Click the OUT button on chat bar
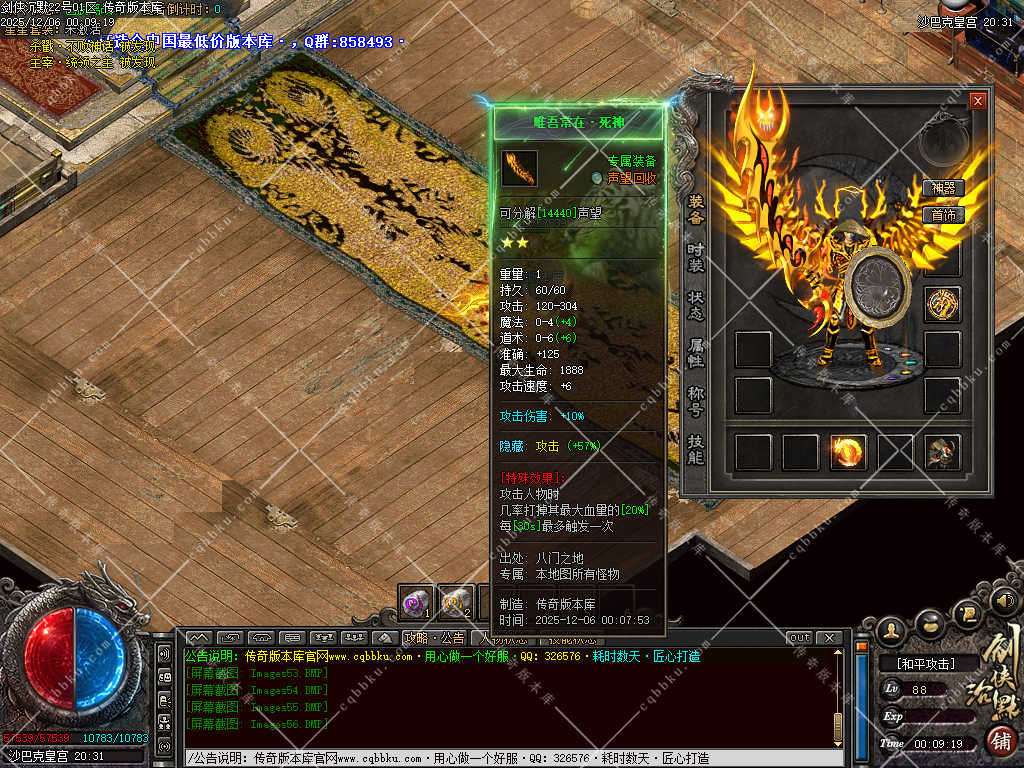This screenshot has width=1024, height=768. click(800, 638)
